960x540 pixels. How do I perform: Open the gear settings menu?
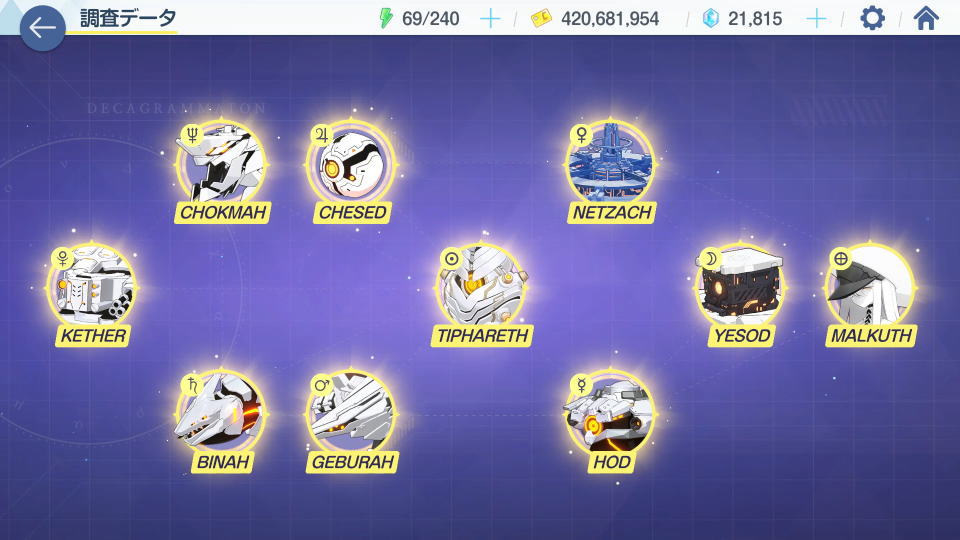point(872,18)
